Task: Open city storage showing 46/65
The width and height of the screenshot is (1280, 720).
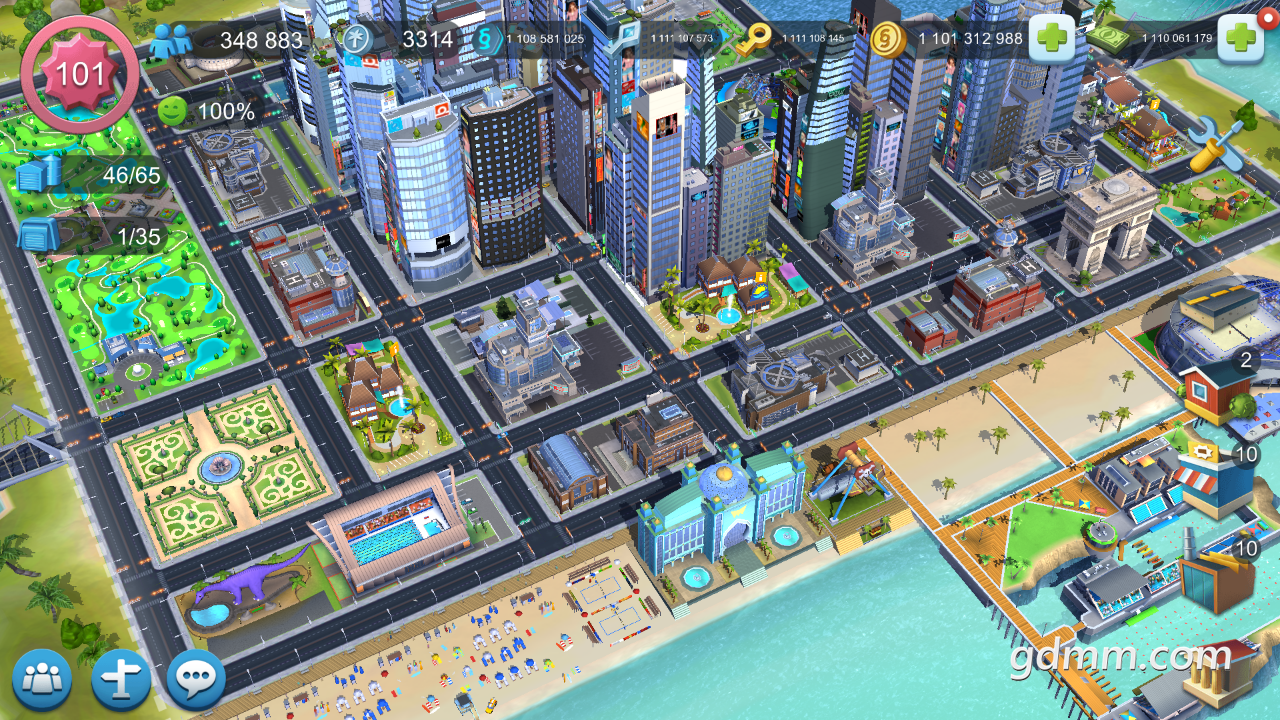Action: (40, 176)
